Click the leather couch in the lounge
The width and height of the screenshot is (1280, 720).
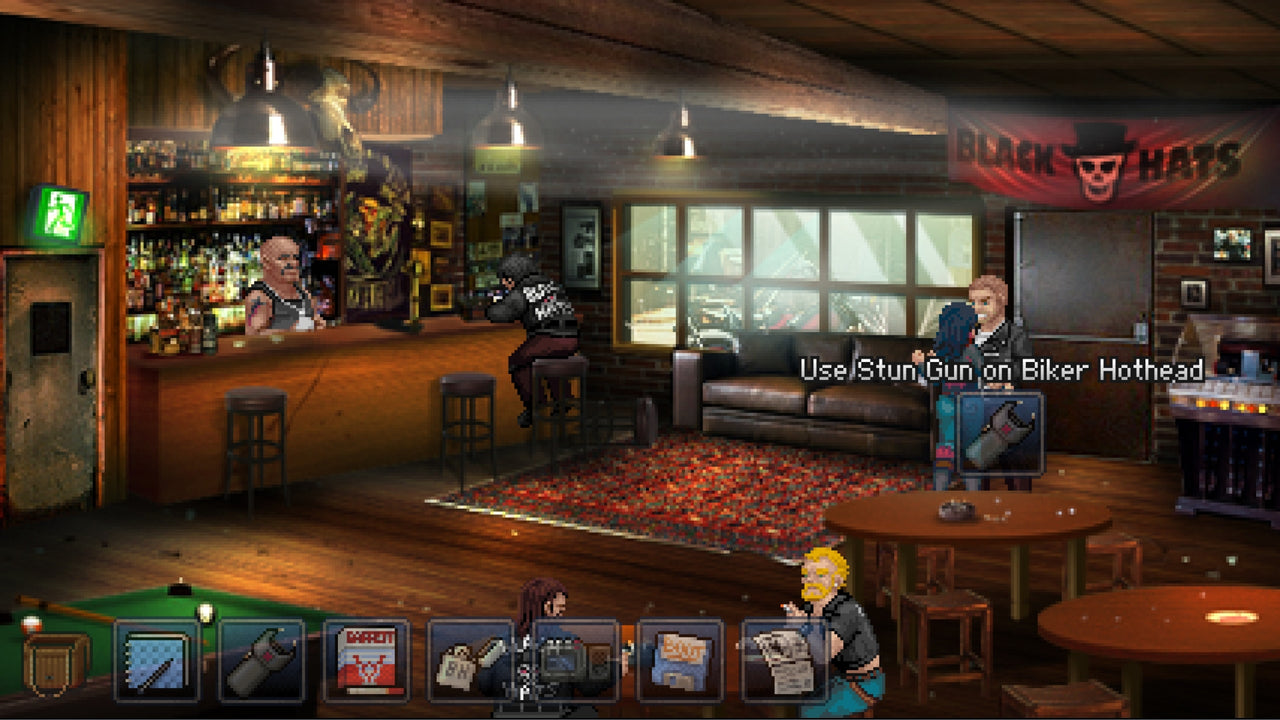pyautogui.click(x=790, y=400)
